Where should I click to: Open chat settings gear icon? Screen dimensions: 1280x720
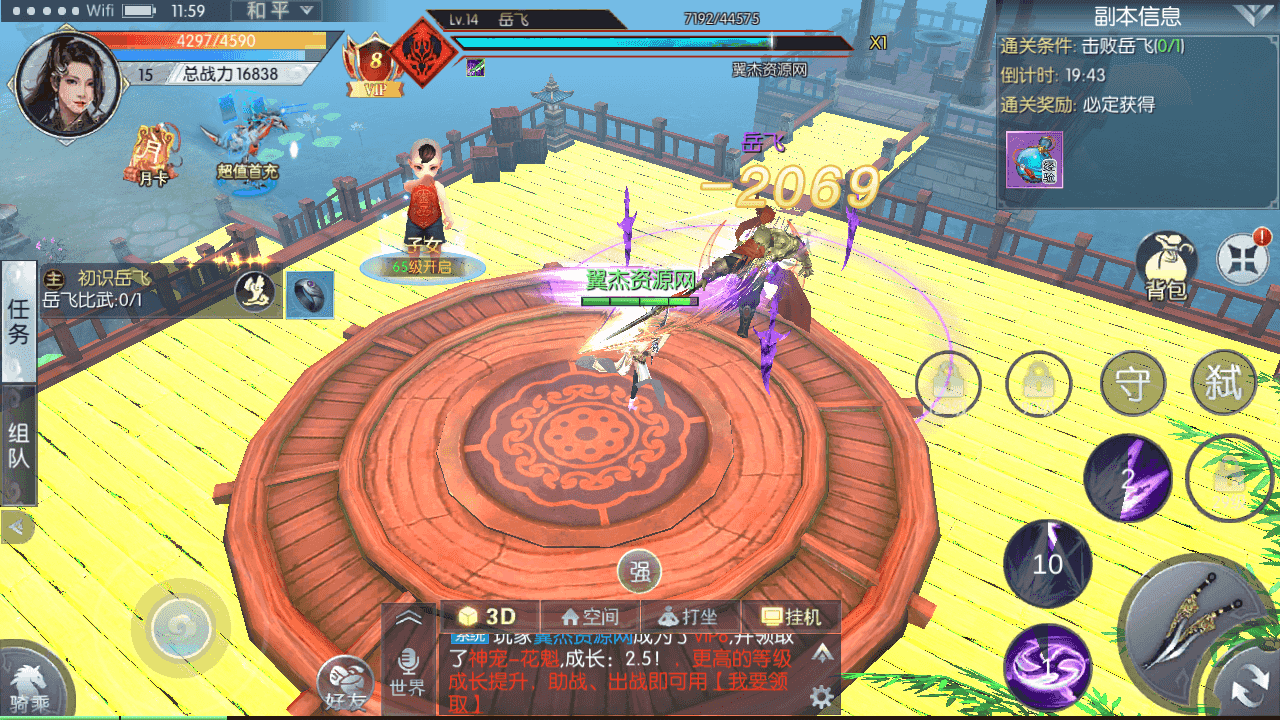pos(822,696)
